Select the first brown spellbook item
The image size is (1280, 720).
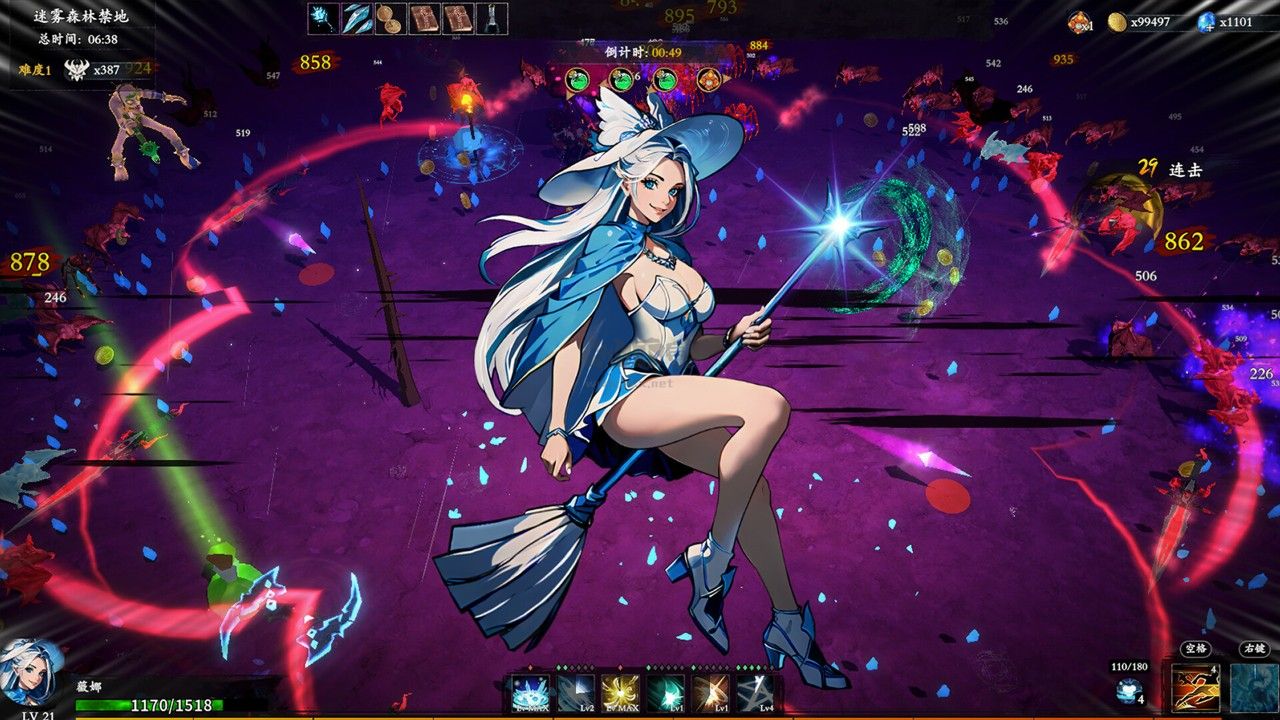[x=422, y=17]
